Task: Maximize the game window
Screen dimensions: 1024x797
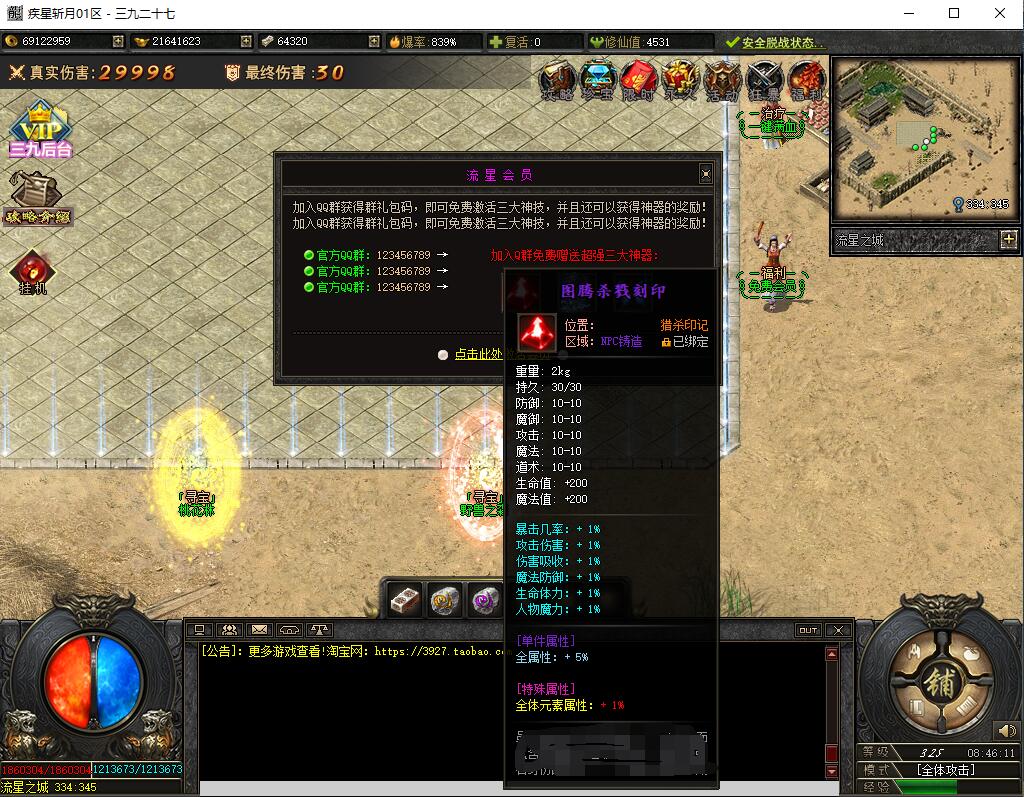Action: point(954,14)
